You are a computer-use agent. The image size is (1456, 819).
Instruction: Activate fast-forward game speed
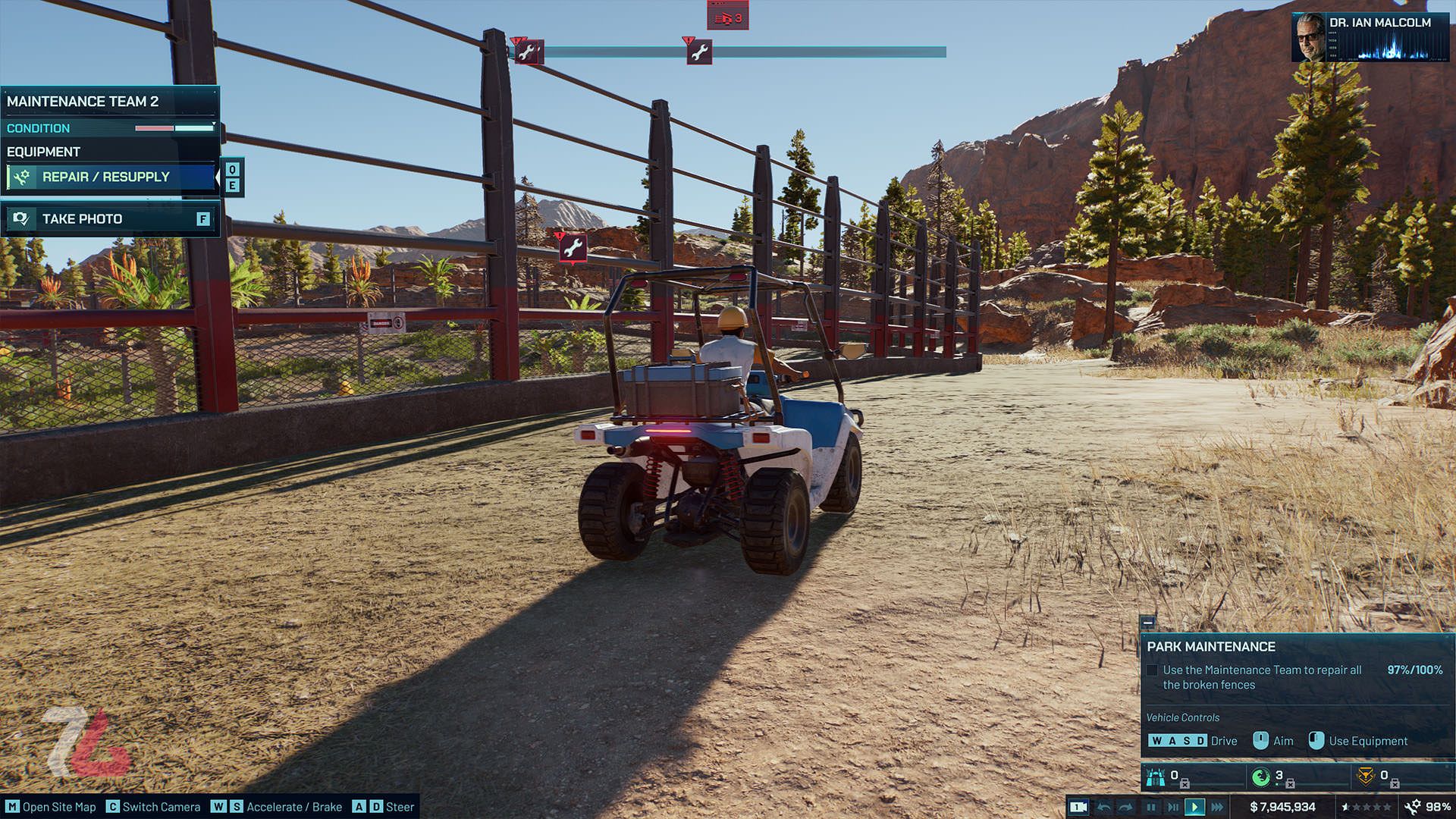[x=1217, y=807]
